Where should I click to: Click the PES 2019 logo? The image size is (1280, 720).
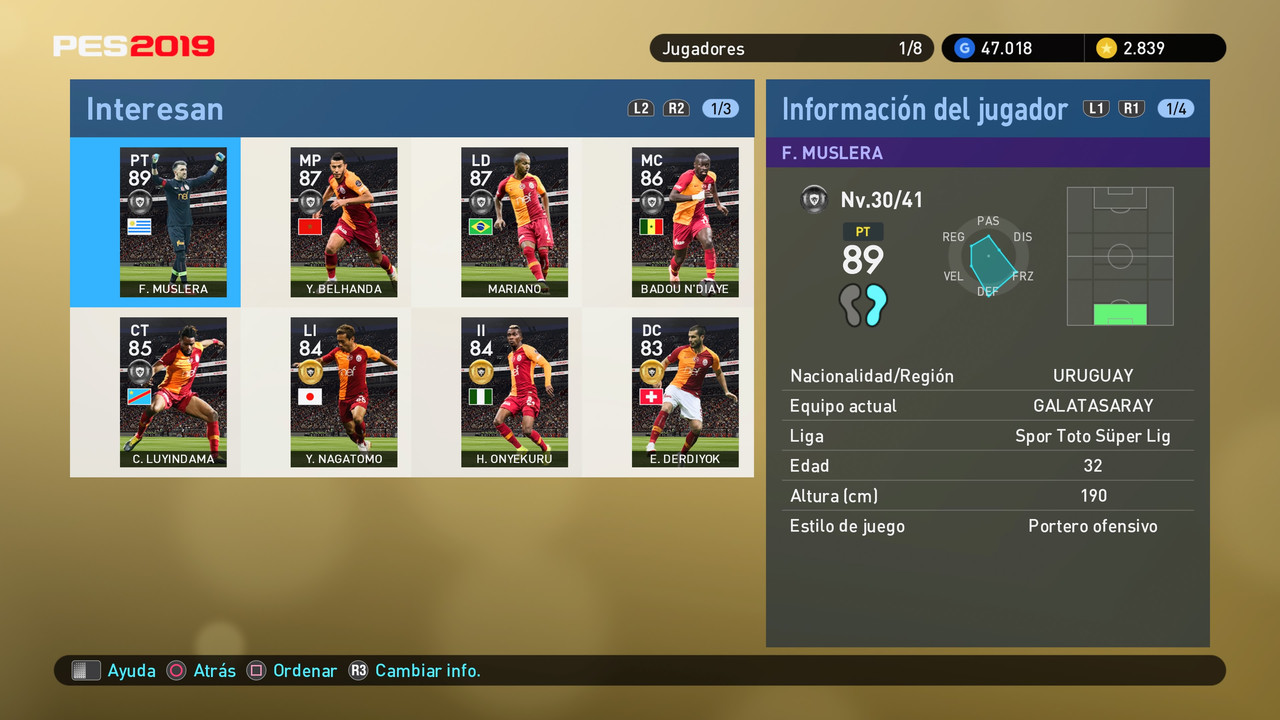[x=134, y=45]
